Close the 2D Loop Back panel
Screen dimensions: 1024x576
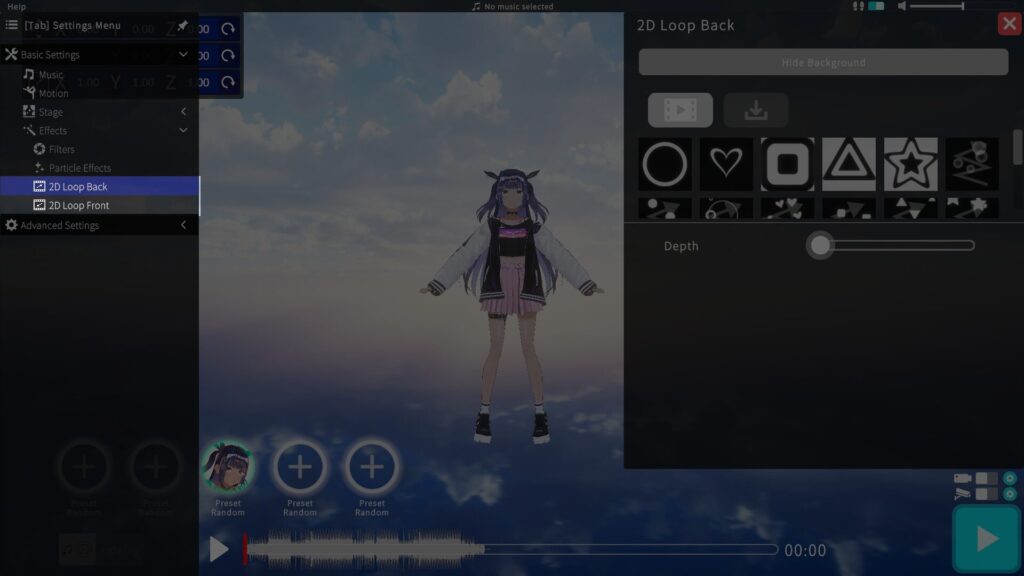click(x=1009, y=24)
